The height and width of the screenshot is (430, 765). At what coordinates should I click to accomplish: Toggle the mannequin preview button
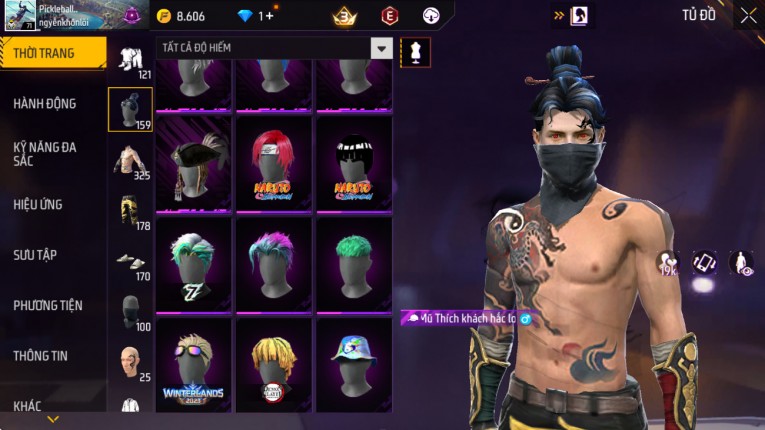click(x=415, y=52)
